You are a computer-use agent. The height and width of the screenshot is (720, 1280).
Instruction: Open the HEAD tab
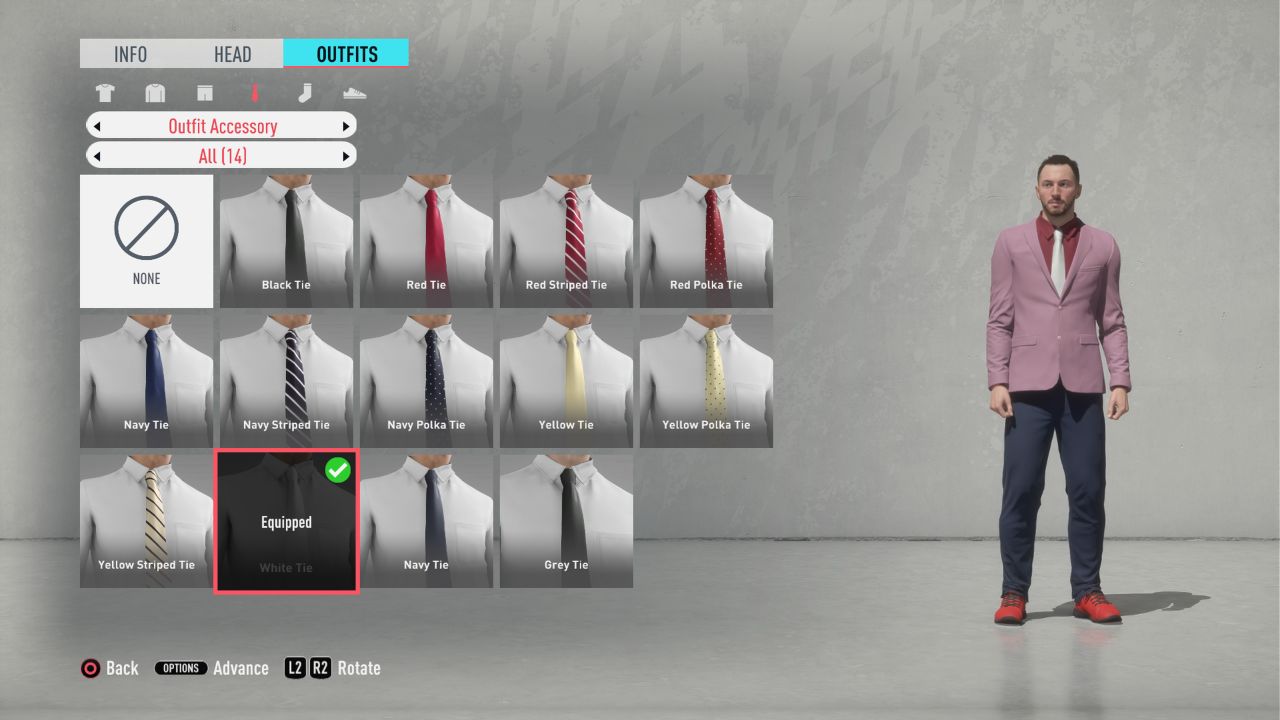pyautogui.click(x=232, y=54)
